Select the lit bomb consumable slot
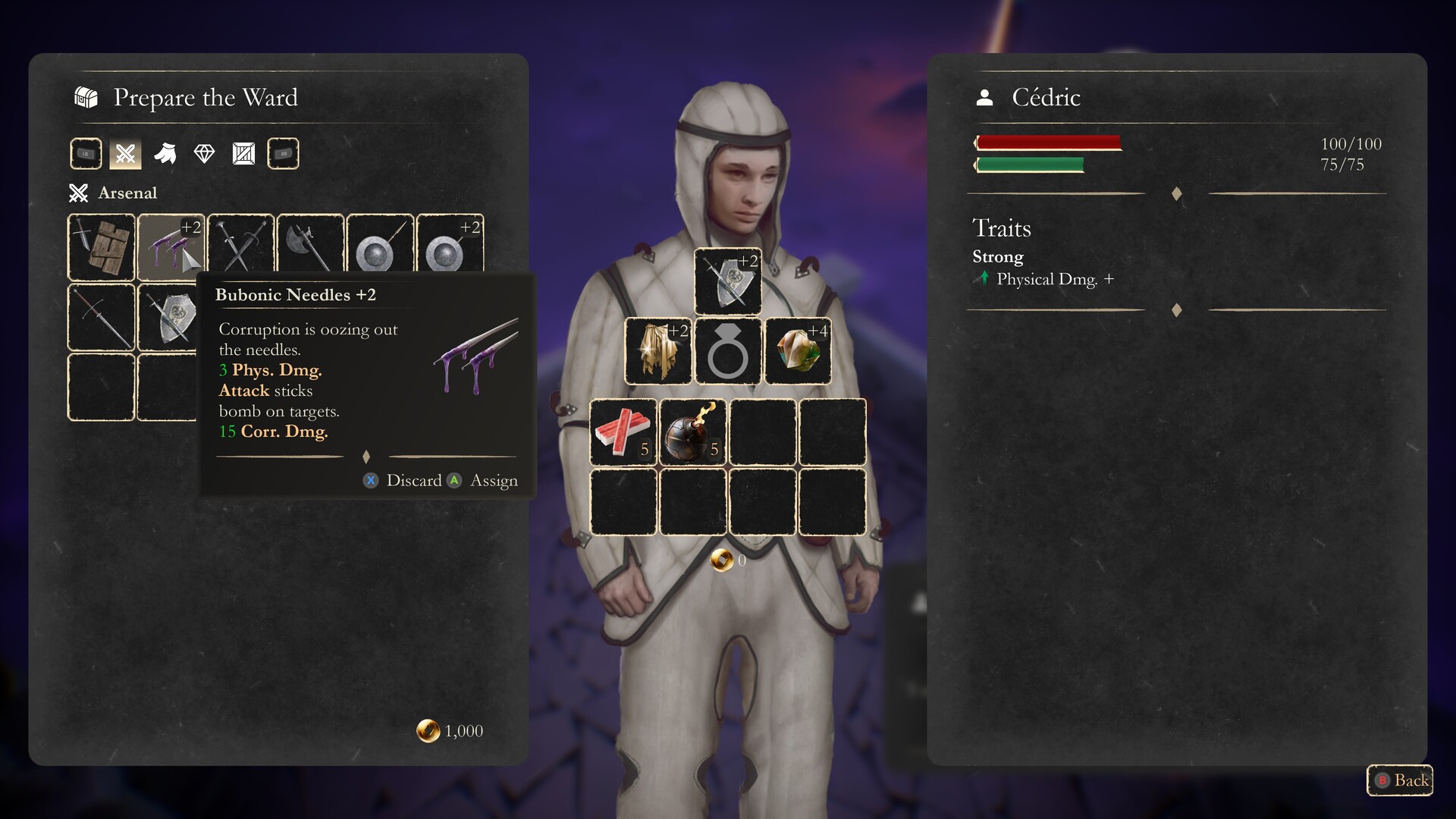This screenshot has height=819, width=1456. (x=693, y=432)
